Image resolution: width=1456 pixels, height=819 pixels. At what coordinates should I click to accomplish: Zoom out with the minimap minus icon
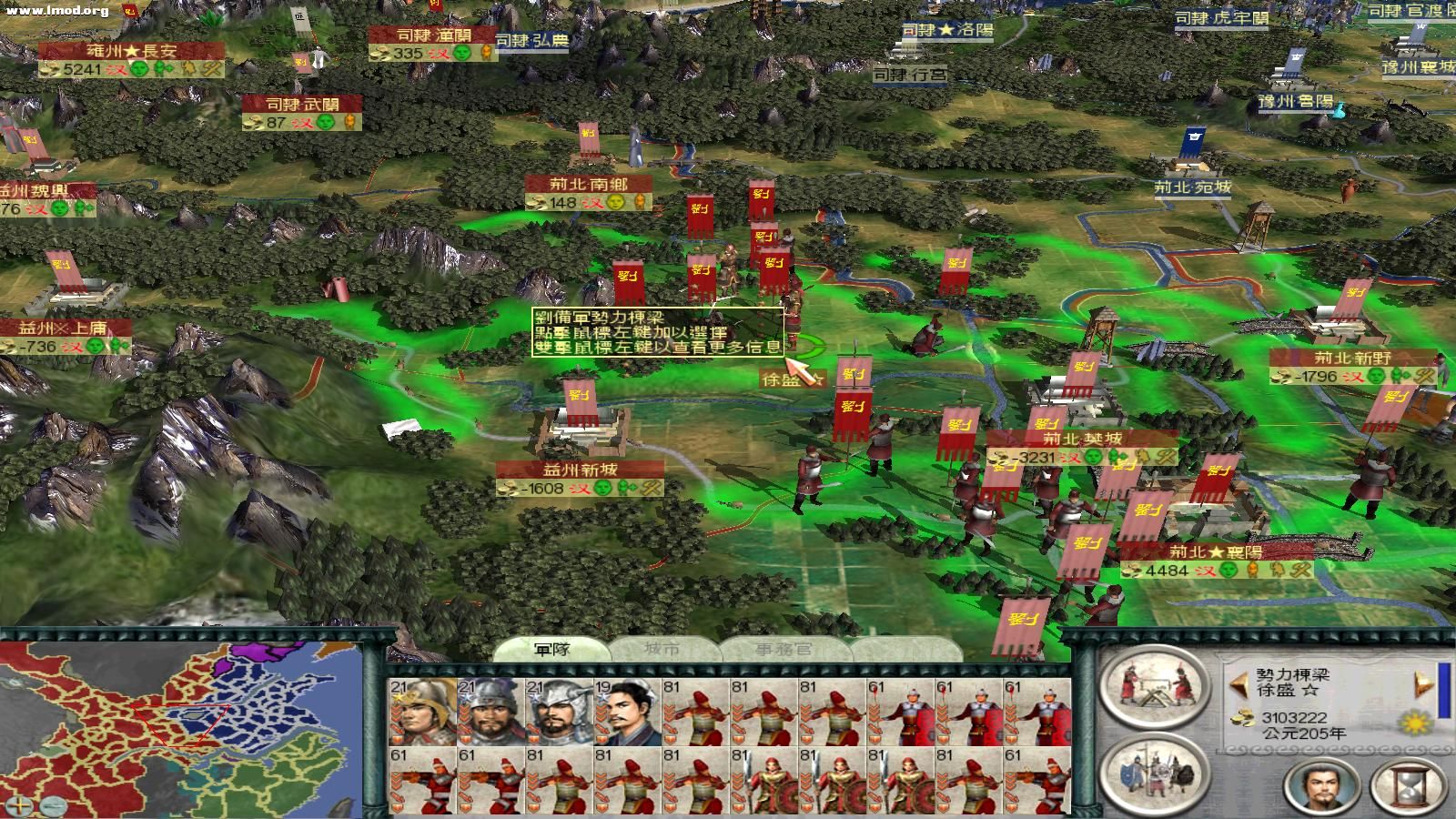tap(54, 806)
